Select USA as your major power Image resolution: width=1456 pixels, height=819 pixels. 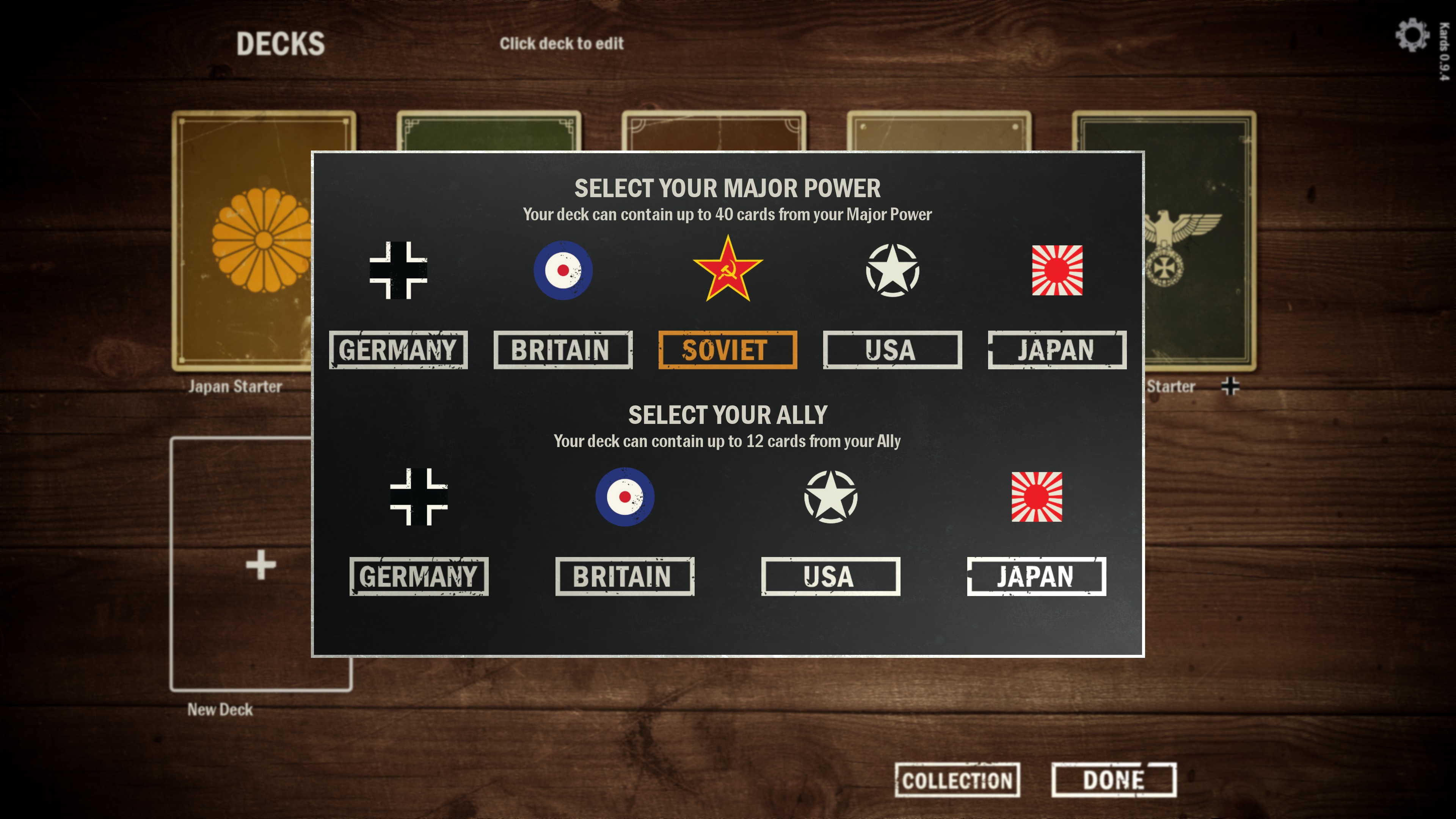click(892, 350)
